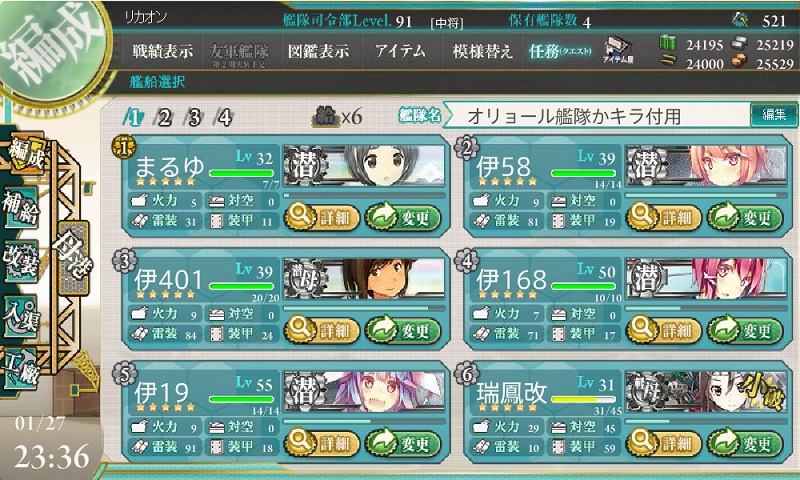Show details for 瑞鳳改
800x480 pixels.
(661, 443)
